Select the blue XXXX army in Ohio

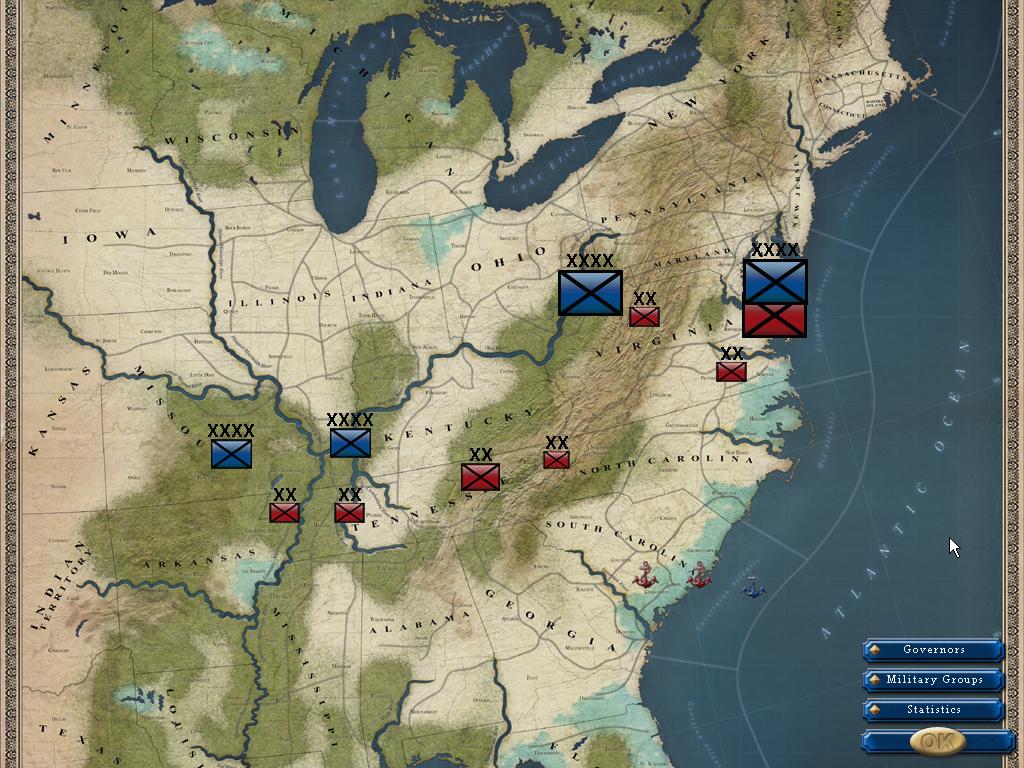pos(590,292)
